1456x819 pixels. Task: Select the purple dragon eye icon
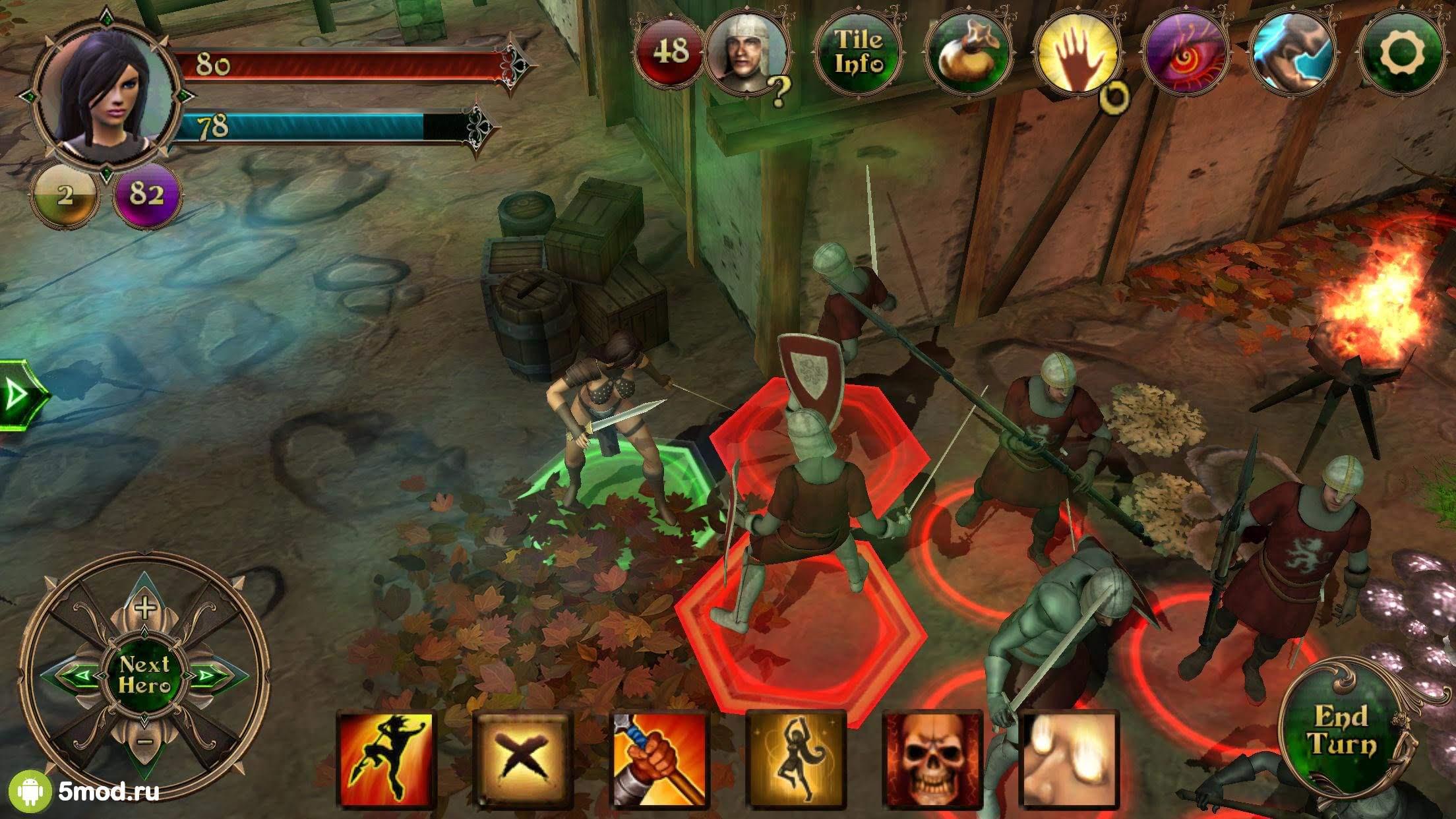coord(1186,53)
